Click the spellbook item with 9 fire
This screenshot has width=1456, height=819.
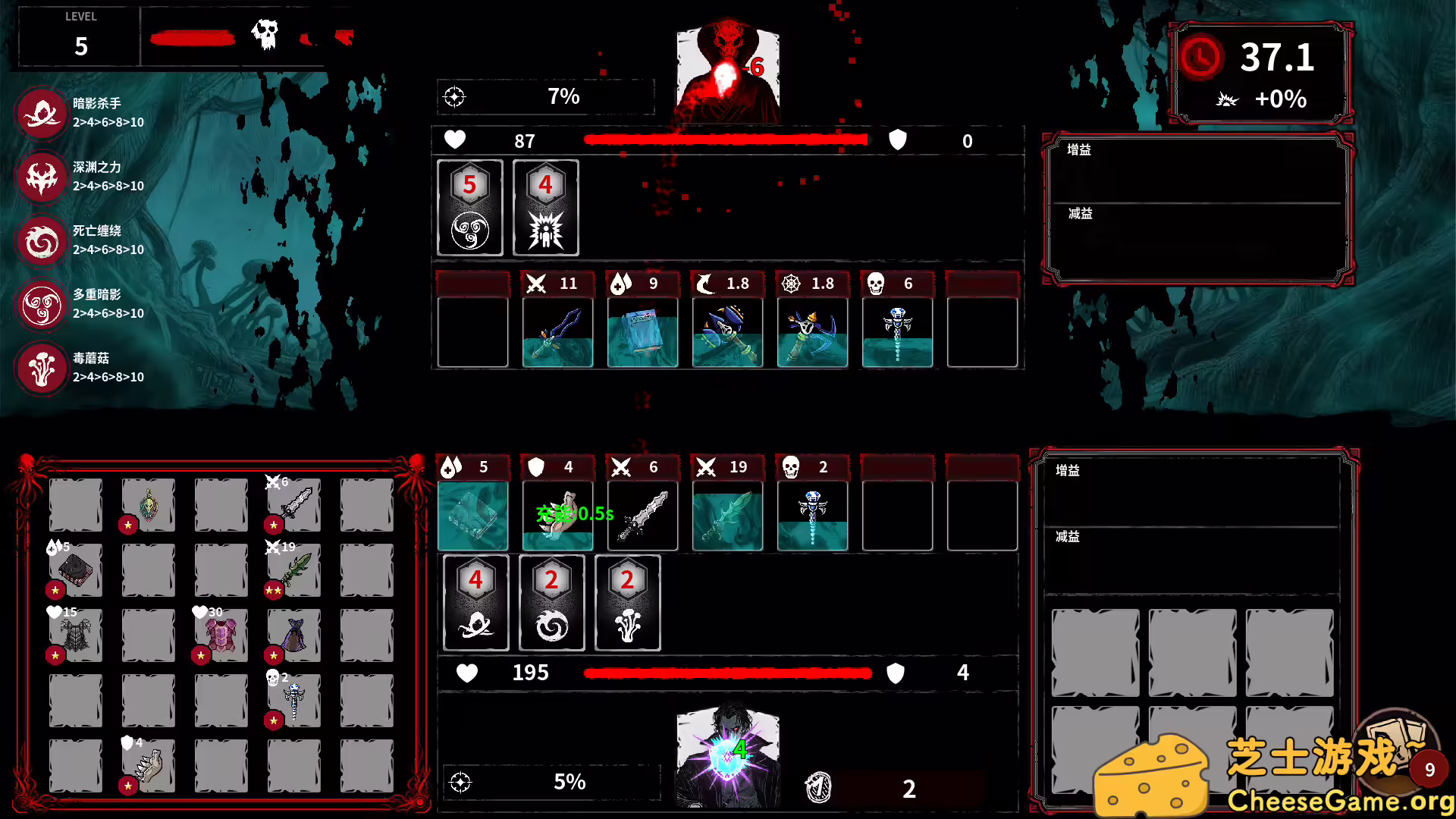coord(642,331)
